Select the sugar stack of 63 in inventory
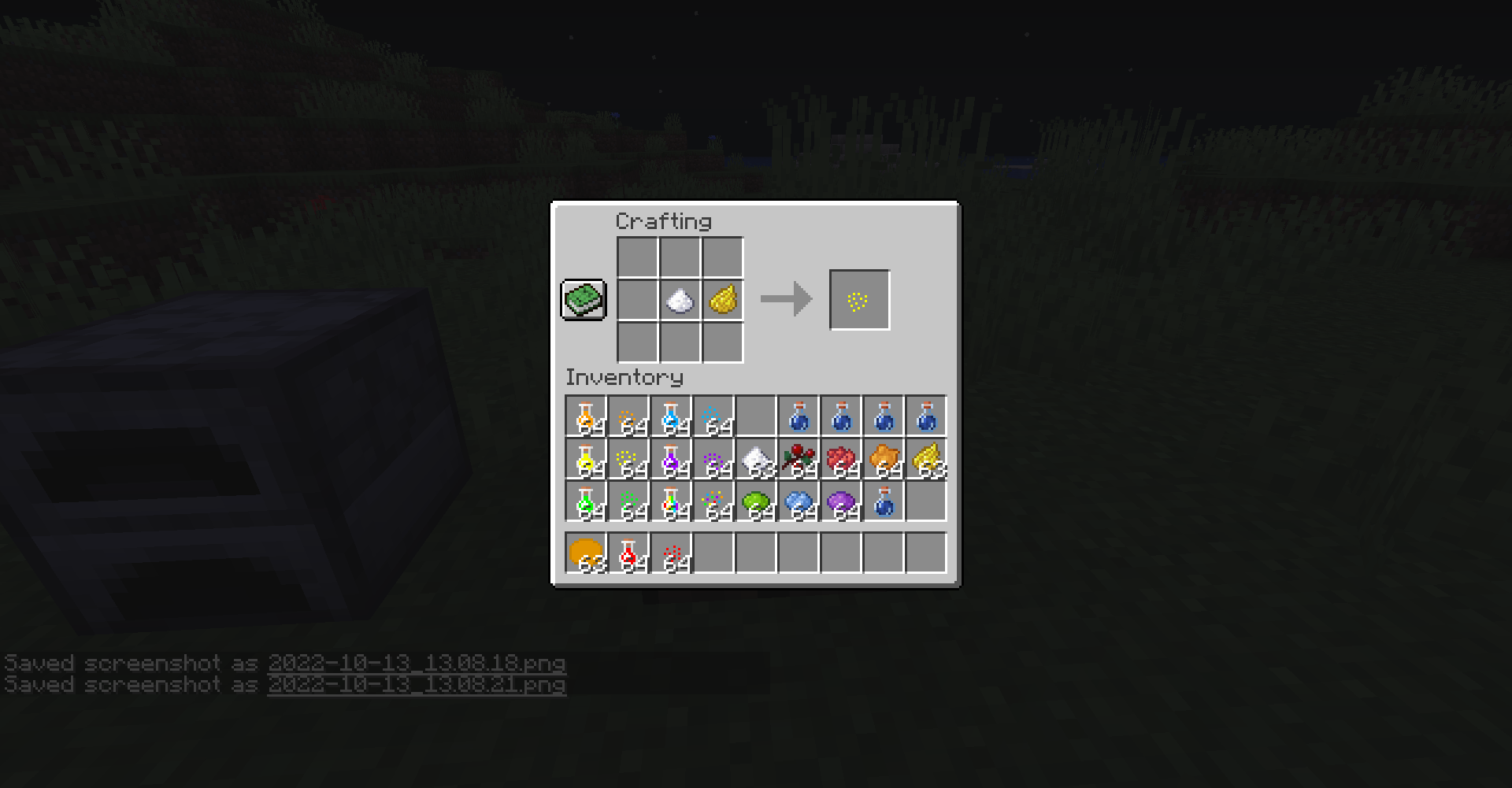Viewport: 1512px width, 788px height. point(757,461)
